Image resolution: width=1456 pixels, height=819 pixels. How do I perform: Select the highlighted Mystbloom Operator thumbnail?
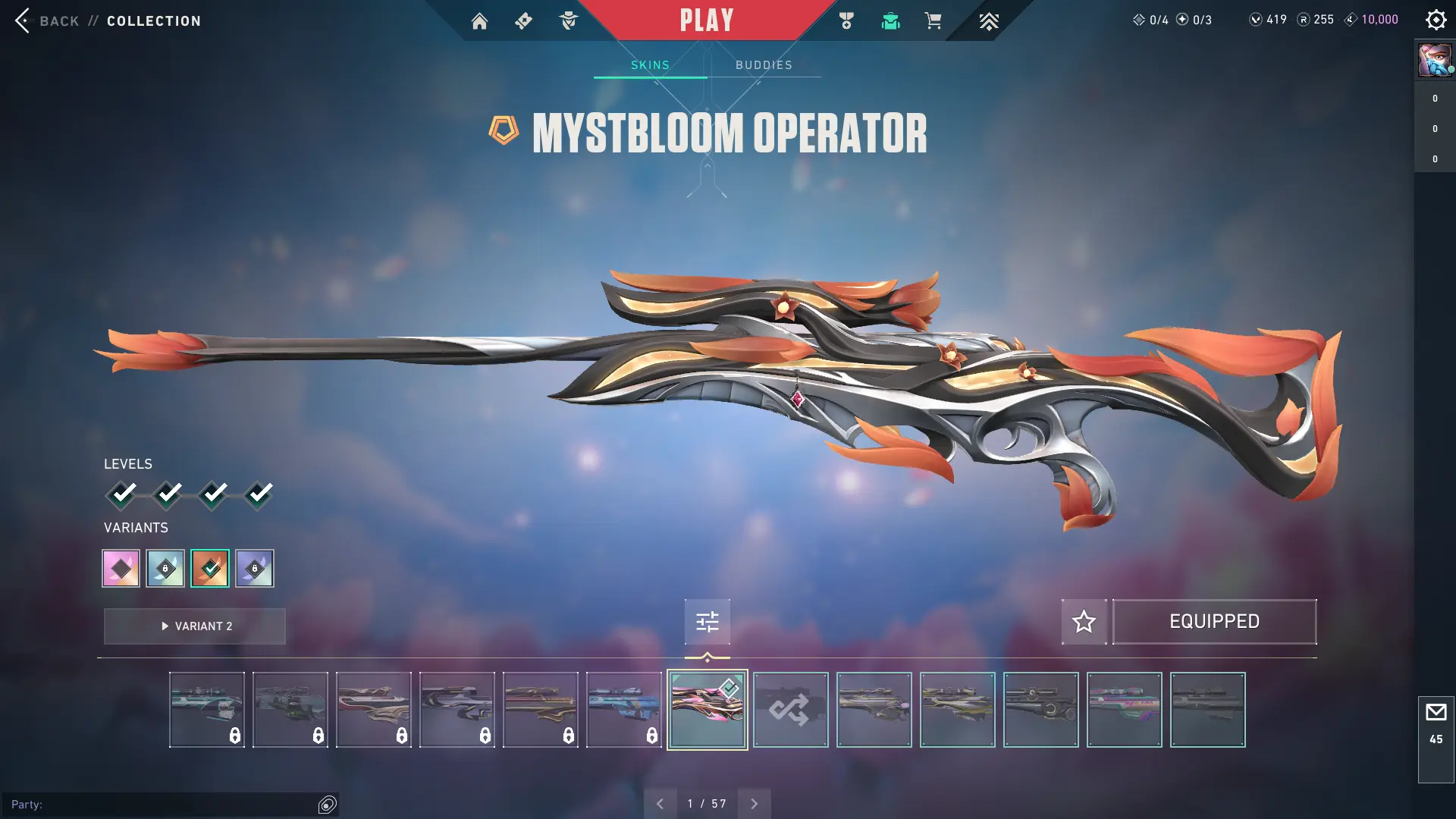point(707,710)
